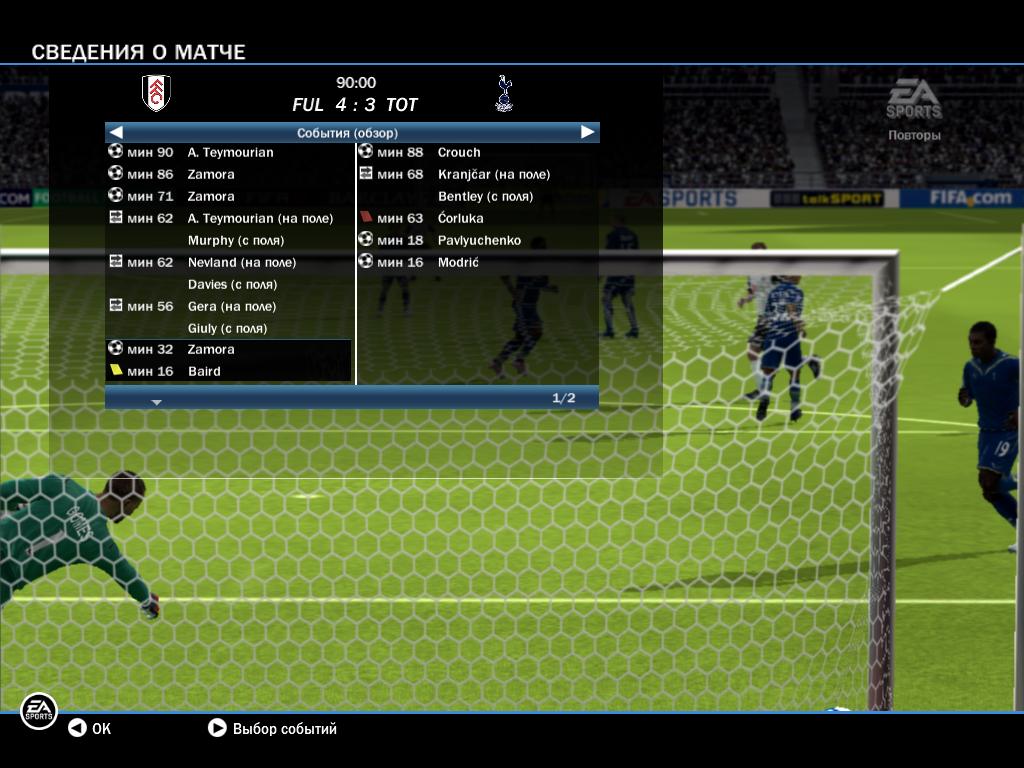The width and height of the screenshot is (1024, 768).
Task: Select highlighted Zamora goal at minute 32
Action: point(228,350)
